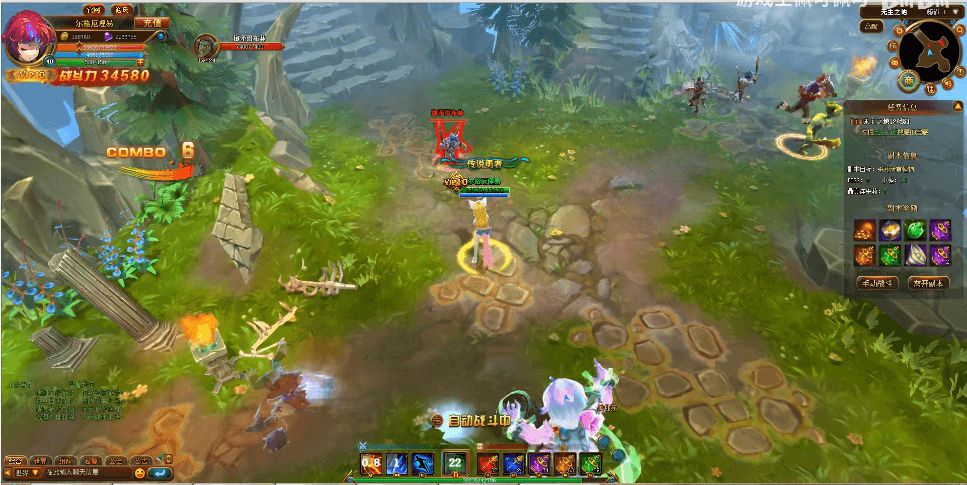Click the chat input field
The width and height of the screenshot is (967, 485).
tap(85, 472)
